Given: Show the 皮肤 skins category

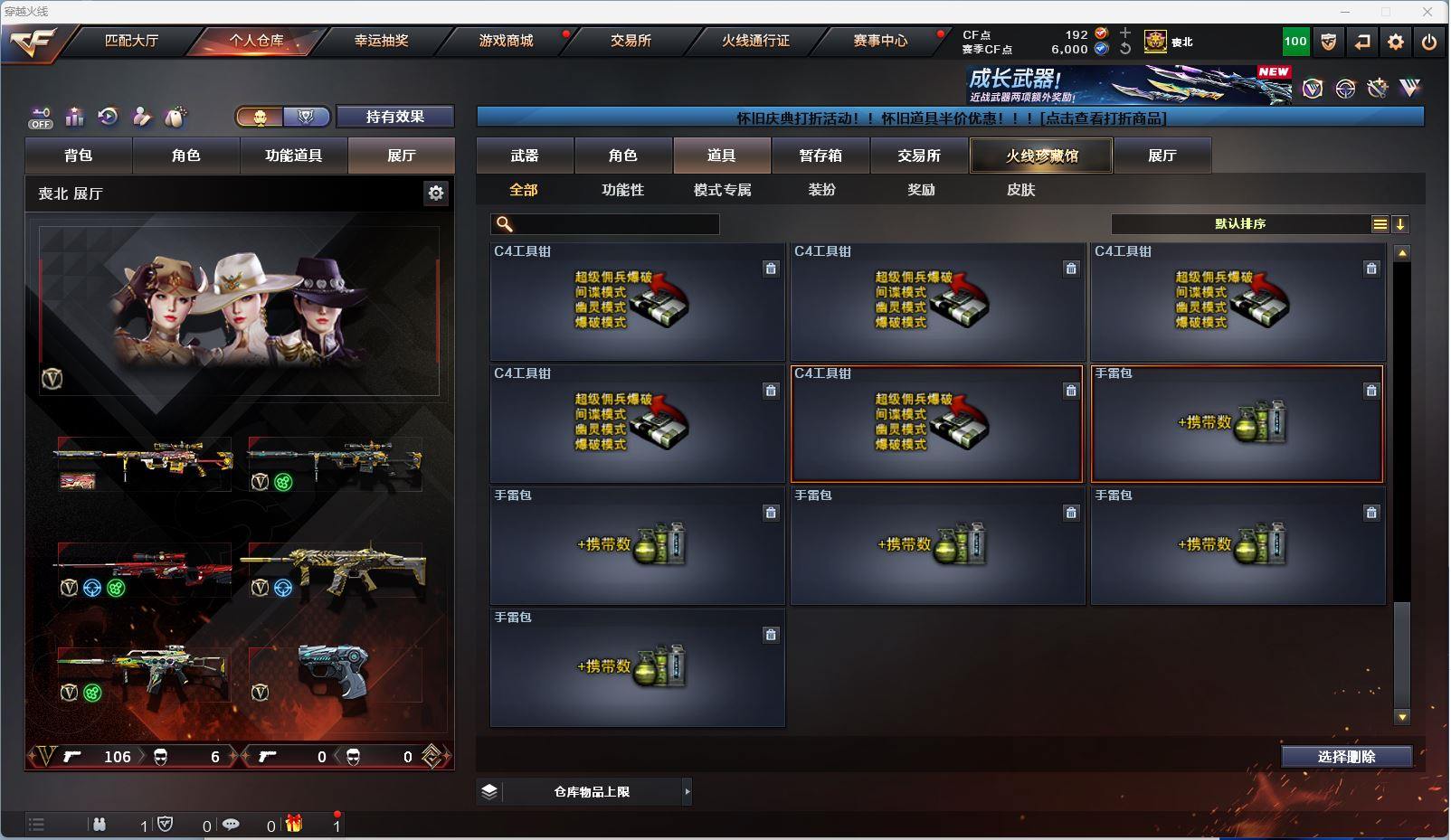Looking at the screenshot, I should (1020, 190).
